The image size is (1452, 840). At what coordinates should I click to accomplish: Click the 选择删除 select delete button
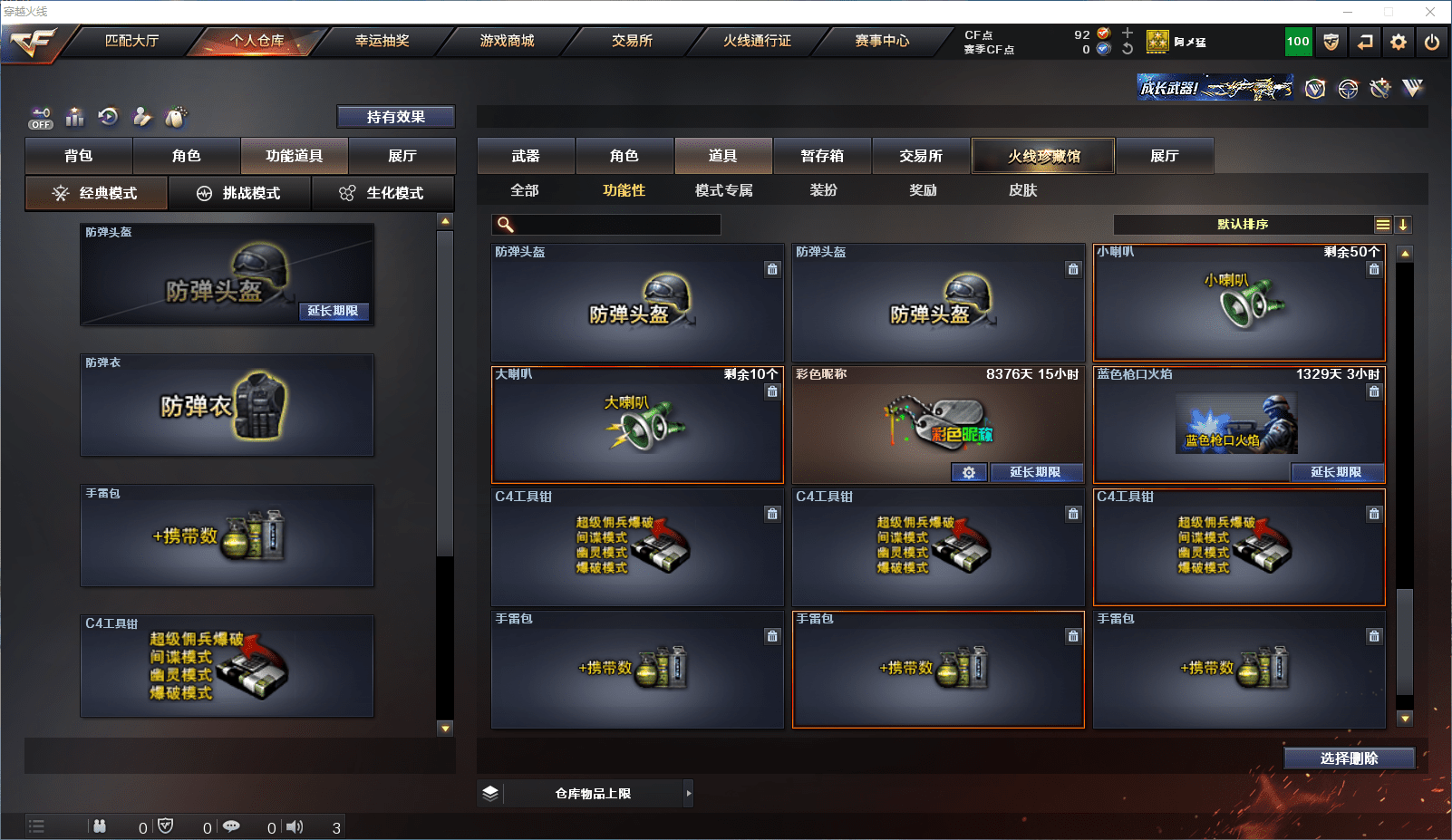coord(1349,758)
